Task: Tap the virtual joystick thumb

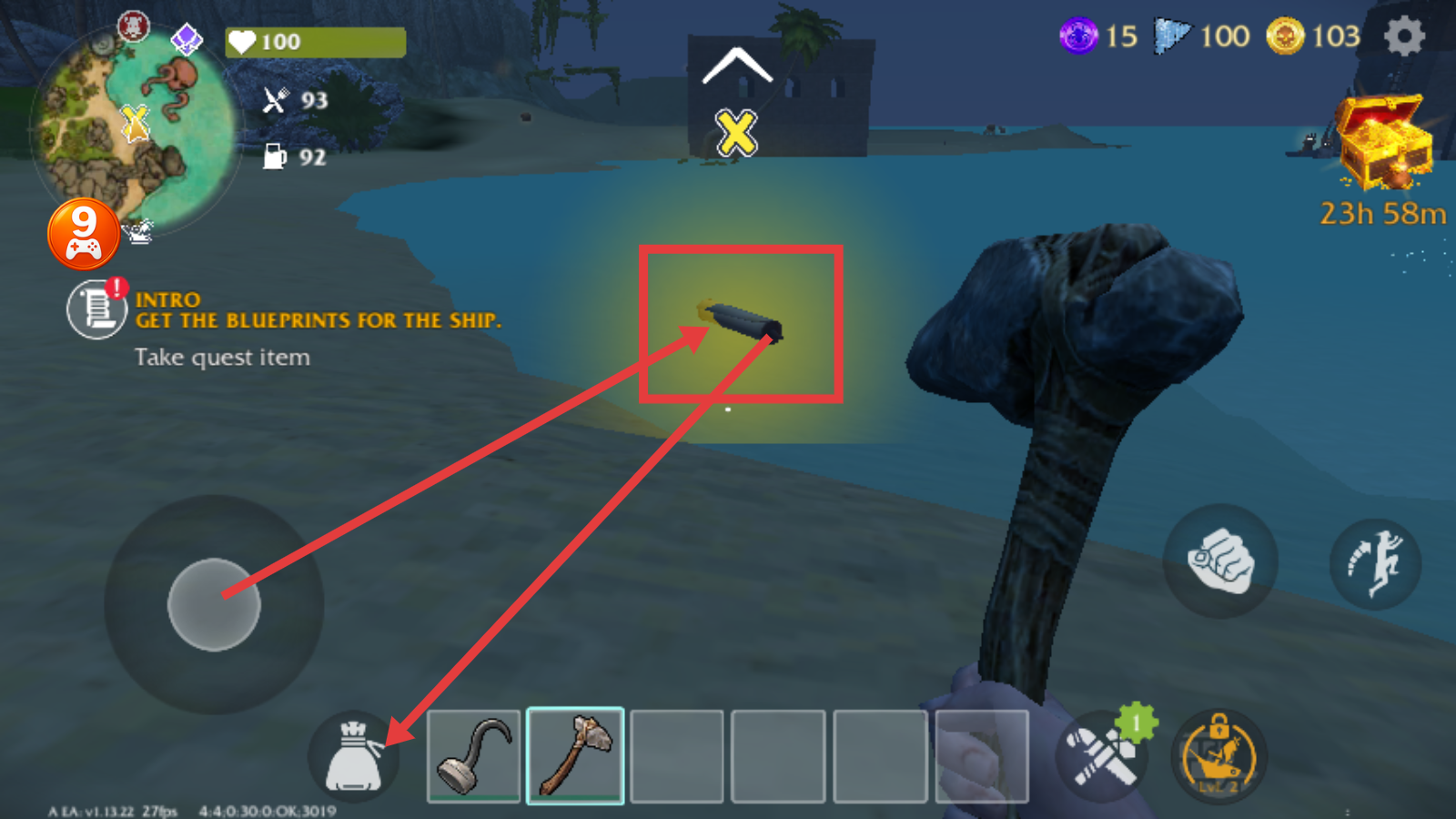Action: click(214, 604)
